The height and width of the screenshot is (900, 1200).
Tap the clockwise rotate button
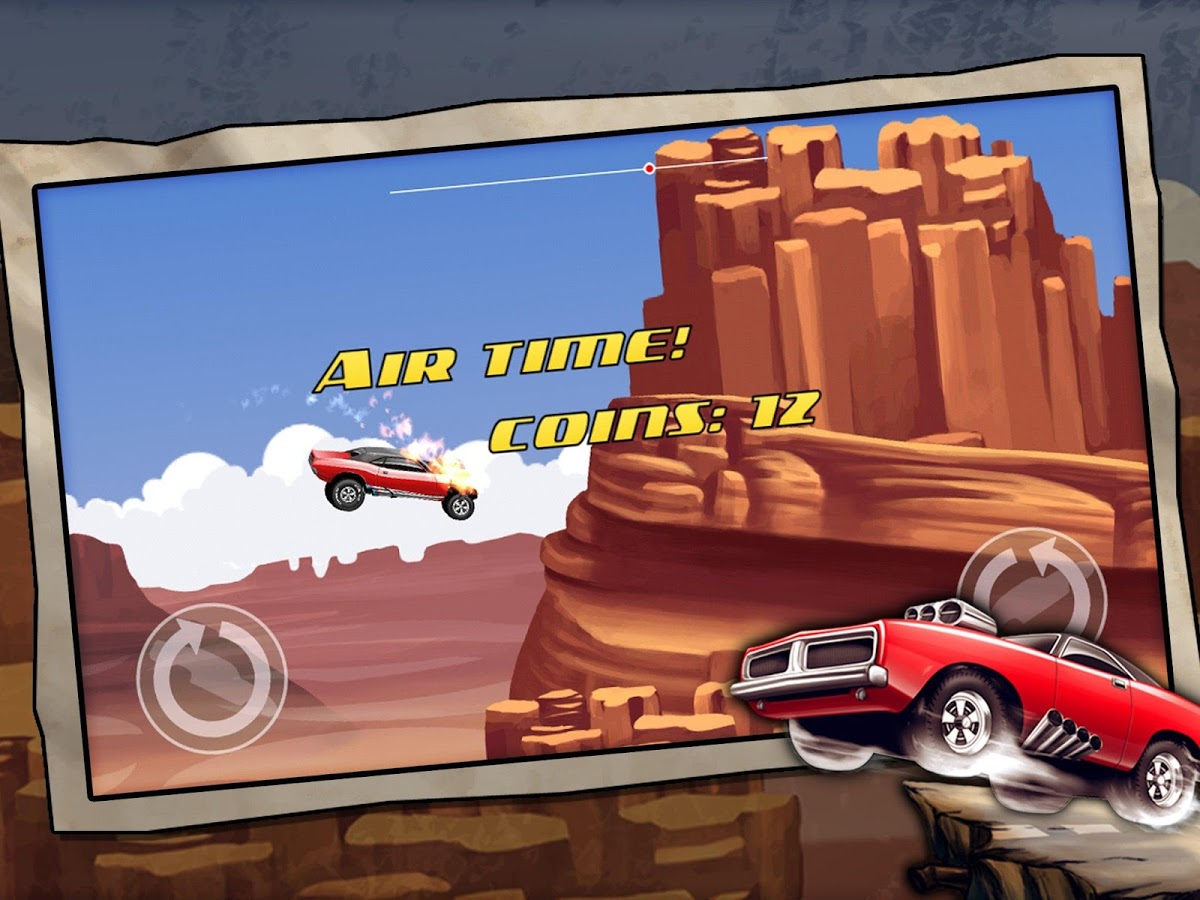pos(212,677)
